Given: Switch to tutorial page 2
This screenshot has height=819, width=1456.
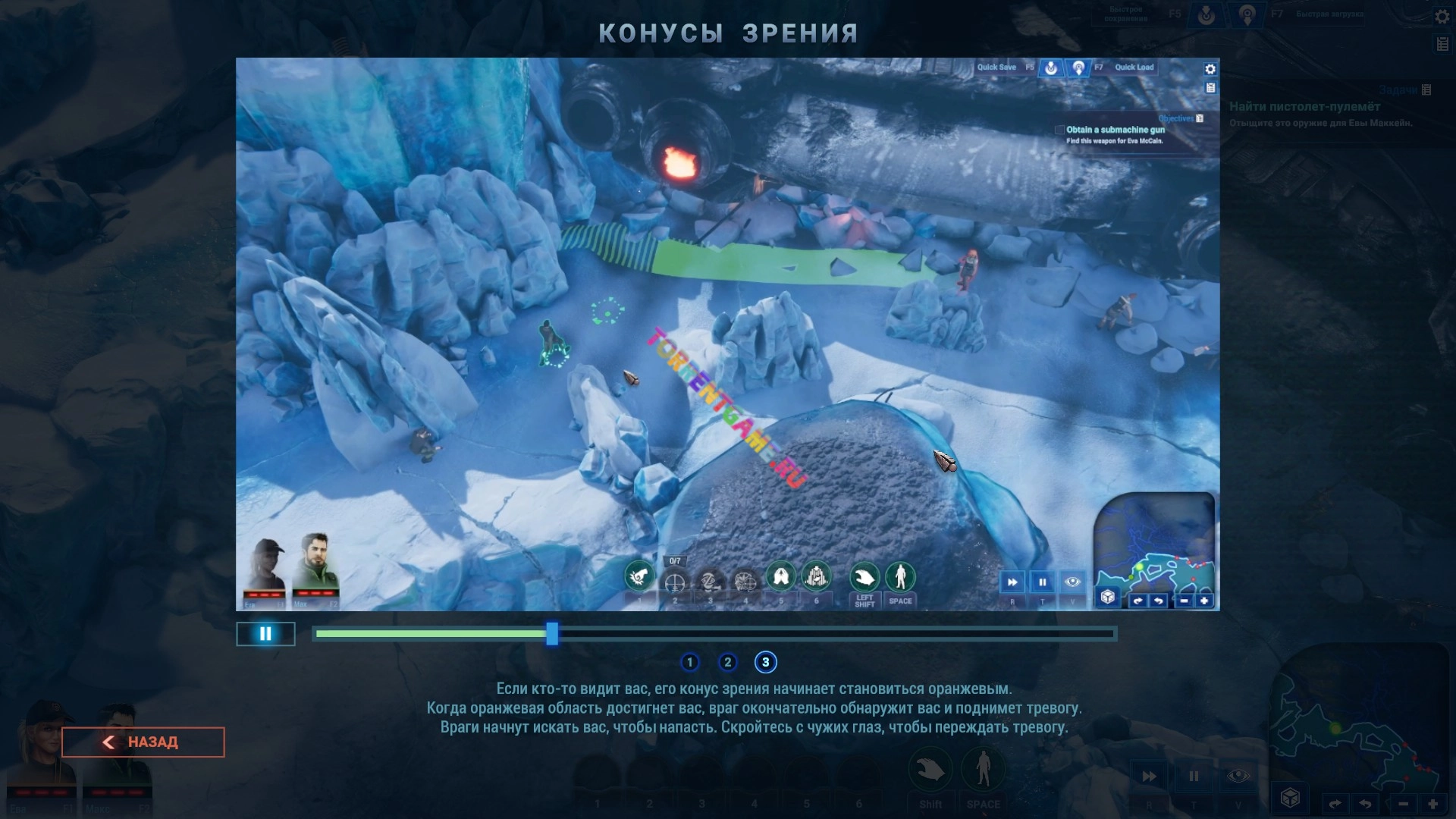Looking at the screenshot, I should click(x=727, y=662).
